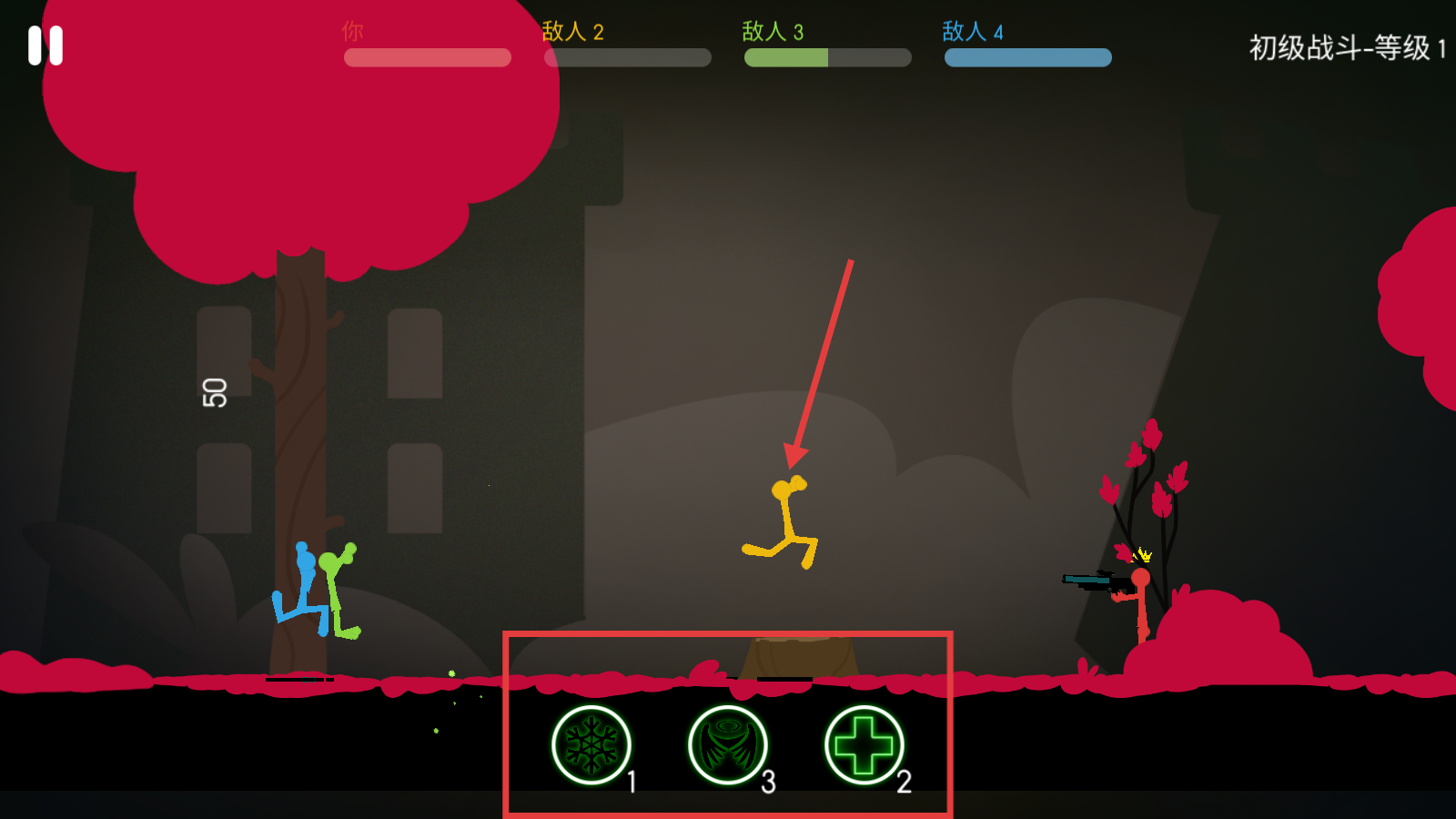Activate the snowflake freeze skill
This screenshot has height=819, width=1456.
pos(591,745)
